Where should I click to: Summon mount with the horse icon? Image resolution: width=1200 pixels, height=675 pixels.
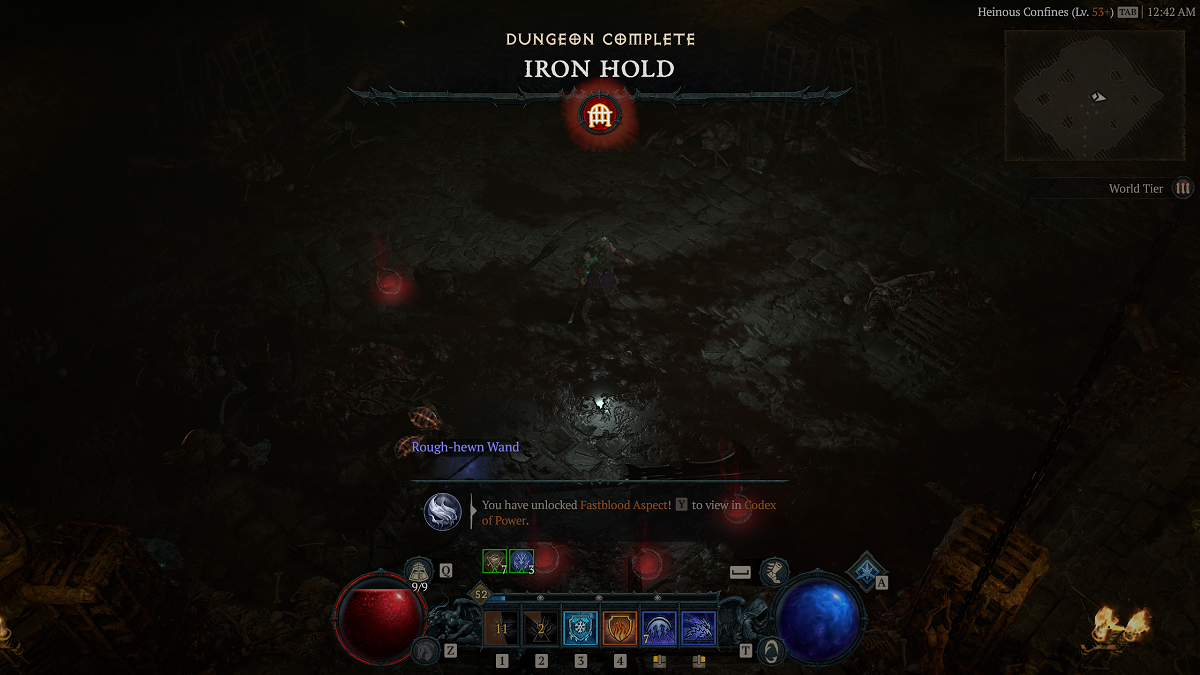(426, 650)
